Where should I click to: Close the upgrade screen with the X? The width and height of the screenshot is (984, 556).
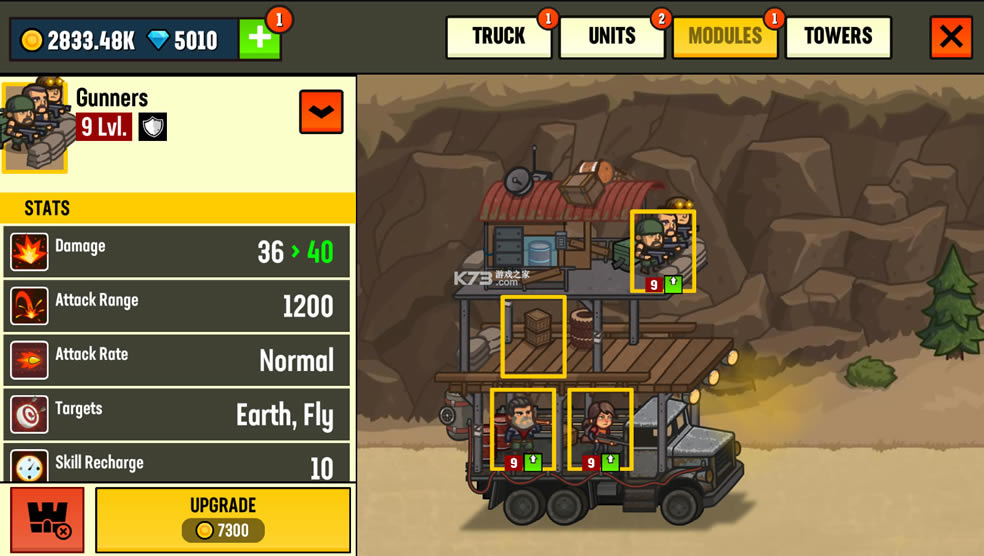[951, 37]
